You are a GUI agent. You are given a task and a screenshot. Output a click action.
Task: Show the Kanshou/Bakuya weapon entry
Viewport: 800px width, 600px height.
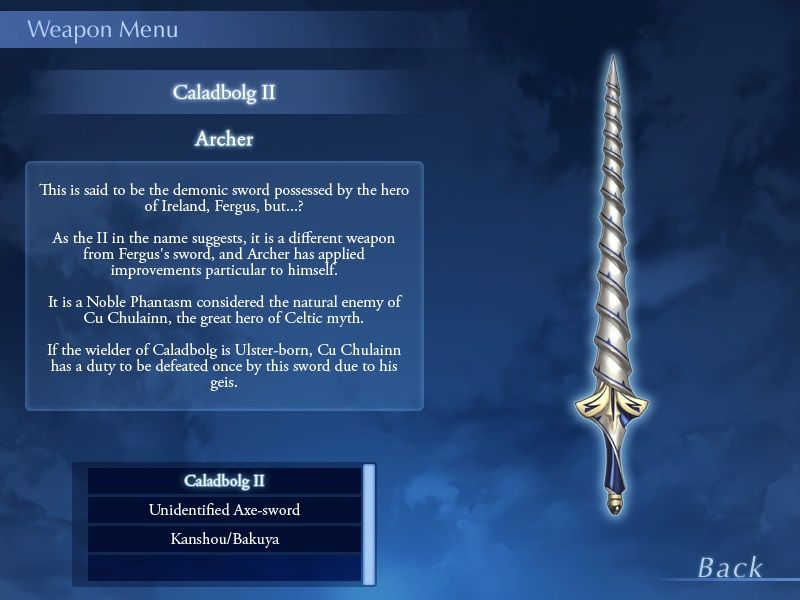[224, 539]
